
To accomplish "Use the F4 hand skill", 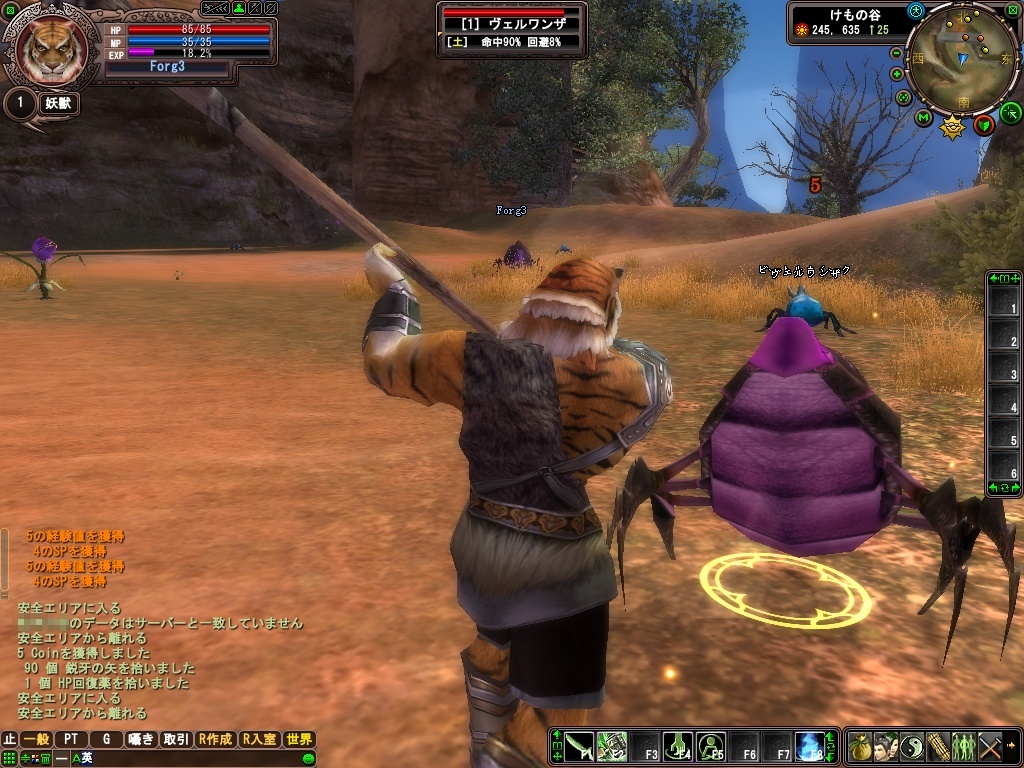I will (678, 746).
